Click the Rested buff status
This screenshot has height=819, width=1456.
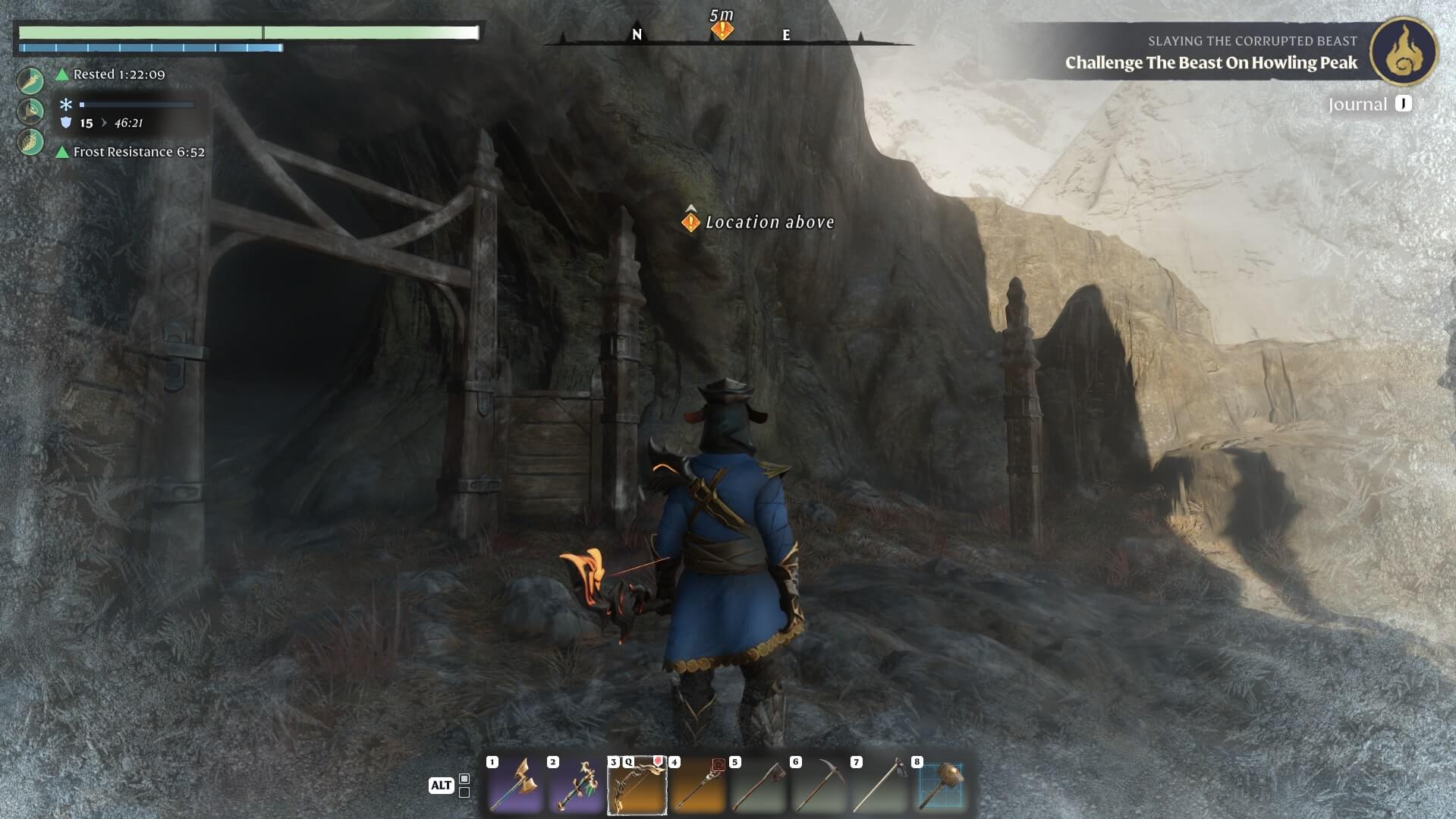click(x=118, y=74)
